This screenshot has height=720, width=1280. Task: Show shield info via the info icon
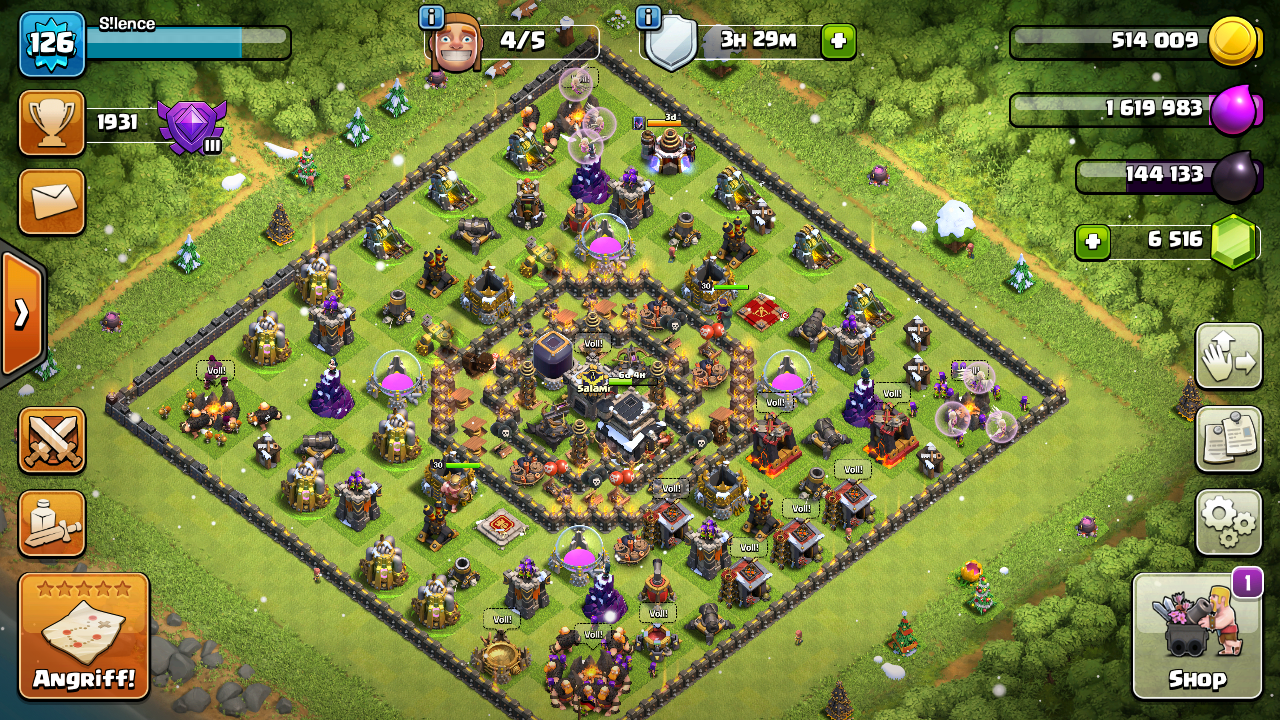(648, 17)
